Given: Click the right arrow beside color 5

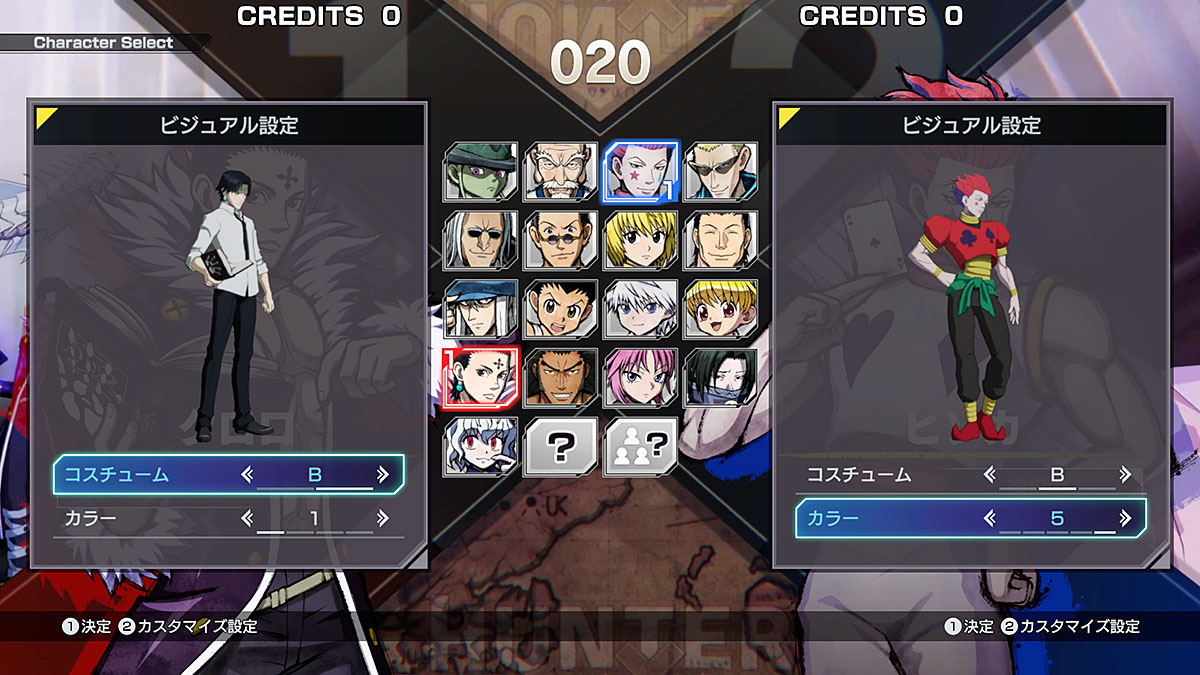Looking at the screenshot, I should pos(1125,518).
